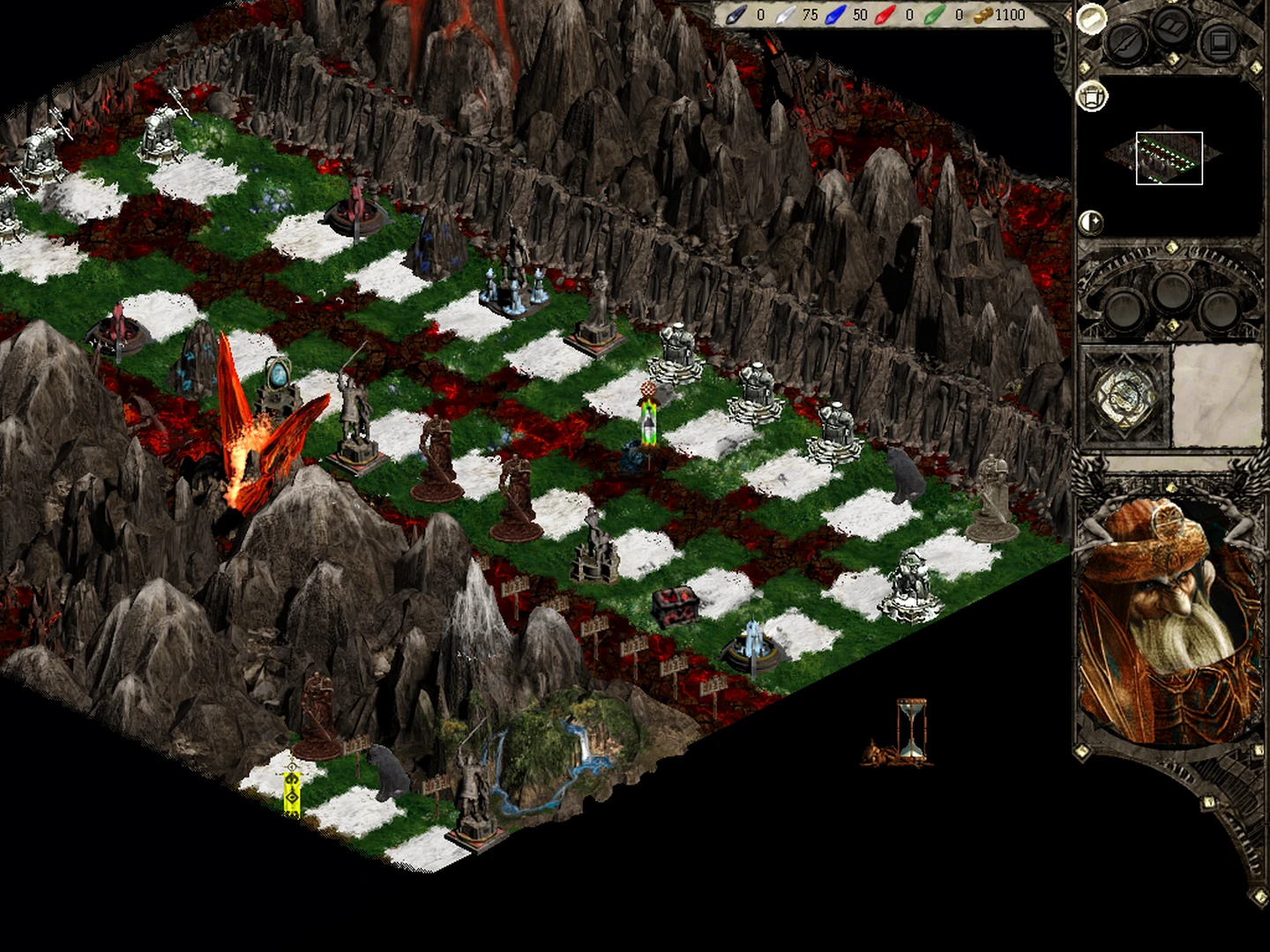Image resolution: width=1270 pixels, height=952 pixels.
Task: Toggle day and night with the moon icon
Action: 1090,222
